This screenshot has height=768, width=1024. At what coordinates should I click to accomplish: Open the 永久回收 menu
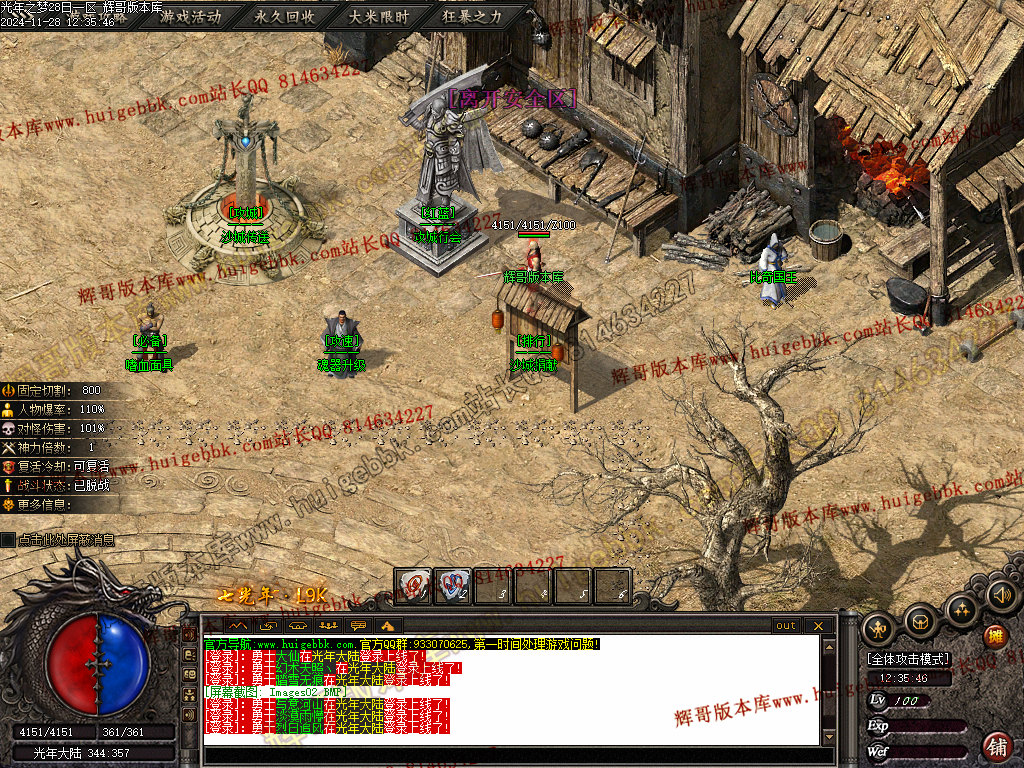coord(285,17)
